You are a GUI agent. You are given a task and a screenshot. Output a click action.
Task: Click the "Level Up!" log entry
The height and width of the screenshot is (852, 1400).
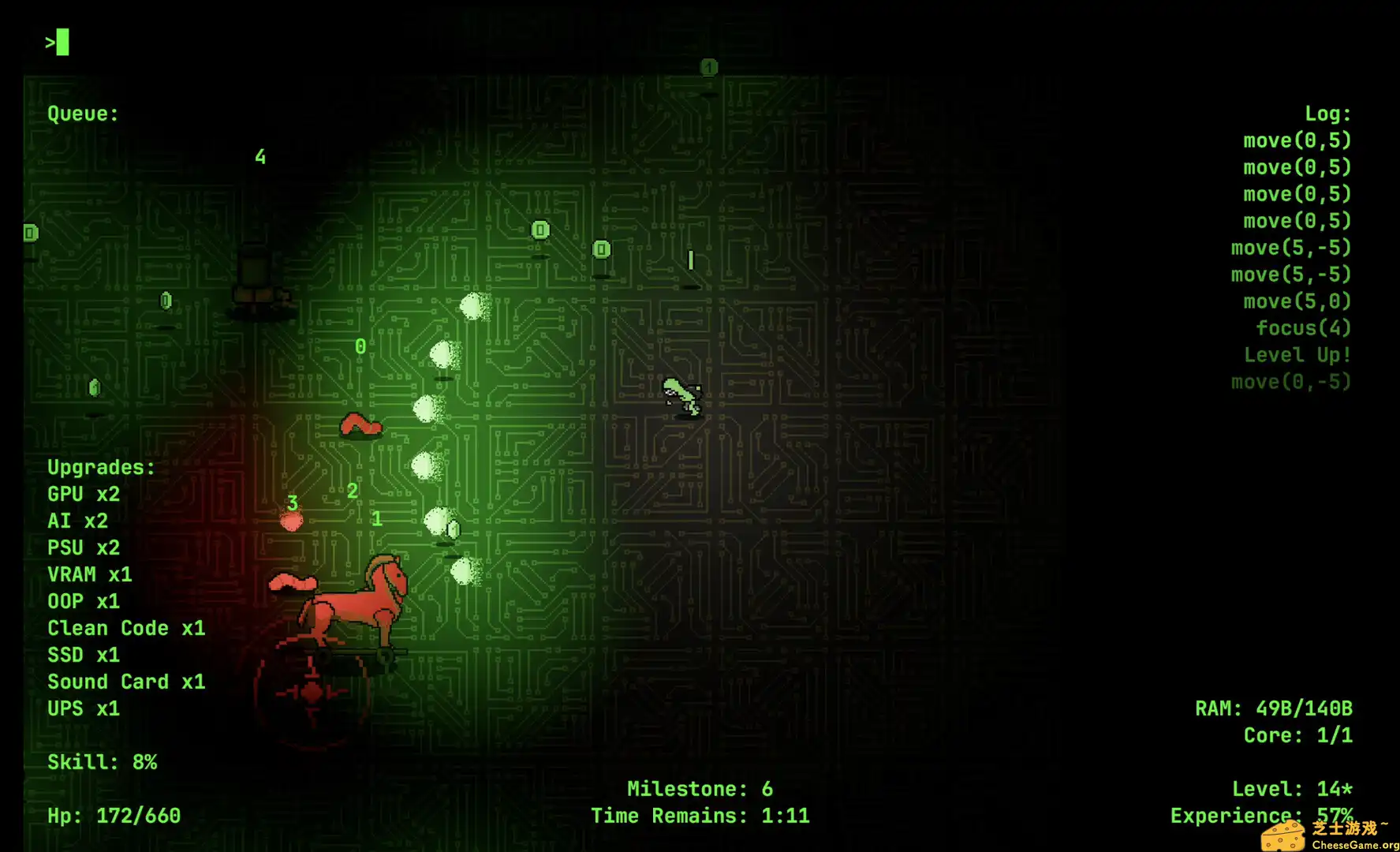[x=1297, y=354]
